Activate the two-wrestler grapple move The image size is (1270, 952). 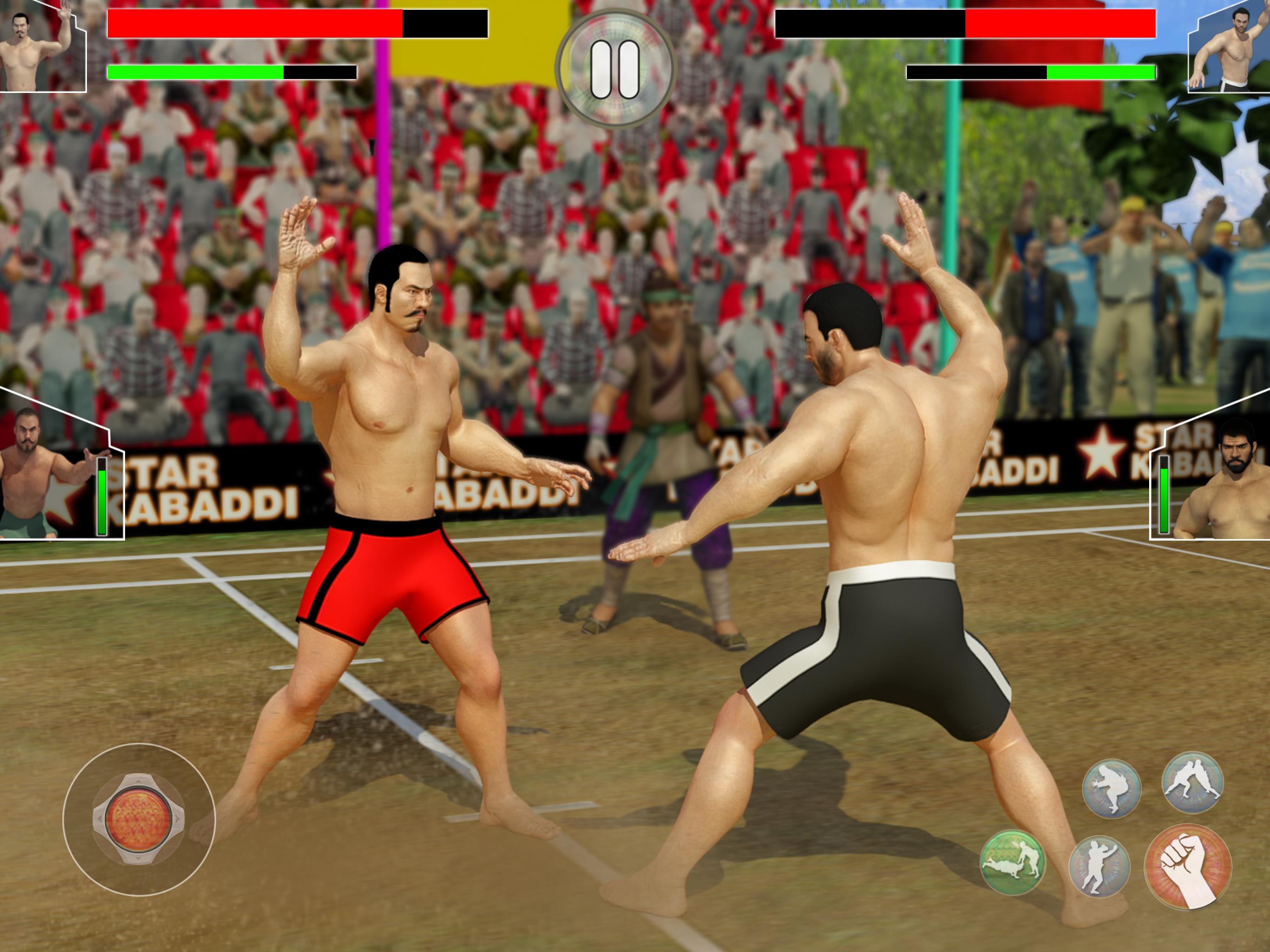1192,784
